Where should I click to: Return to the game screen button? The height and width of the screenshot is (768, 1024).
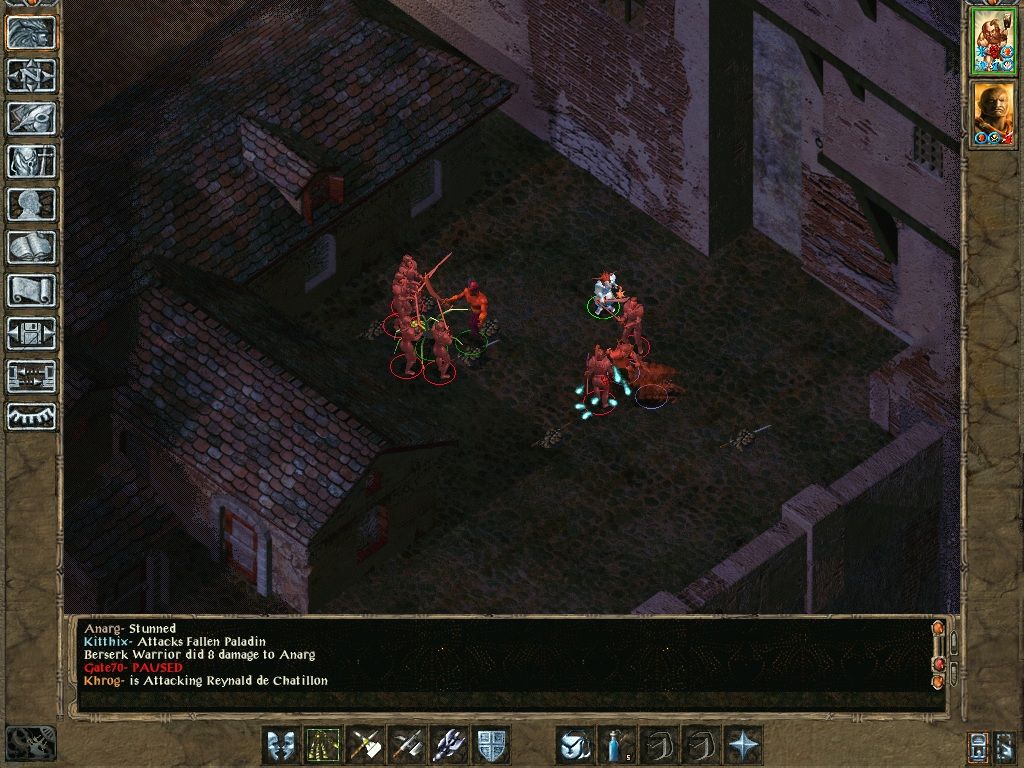coord(31,32)
